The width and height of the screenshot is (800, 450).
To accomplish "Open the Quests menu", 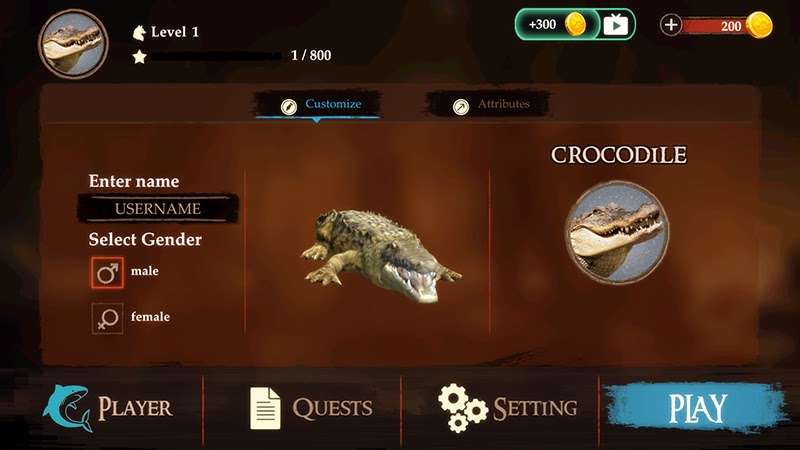I will coord(310,408).
